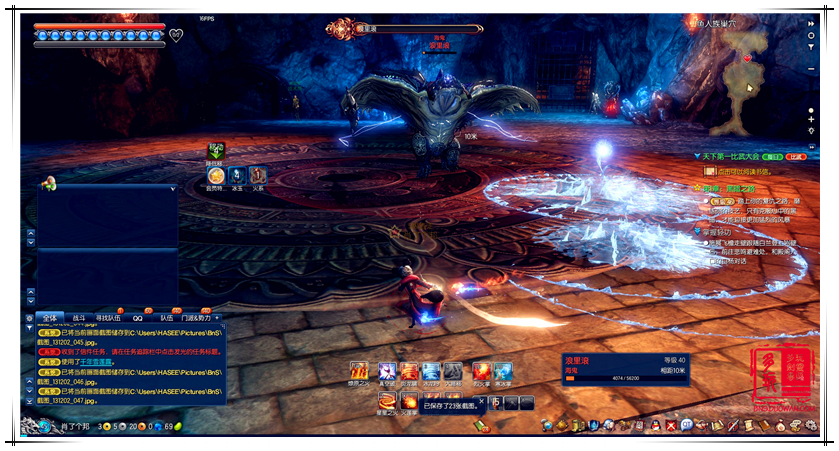The width and height of the screenshot is (839, 451).
Task: Open the 队伍 chat tab
Action: point(166,317)
